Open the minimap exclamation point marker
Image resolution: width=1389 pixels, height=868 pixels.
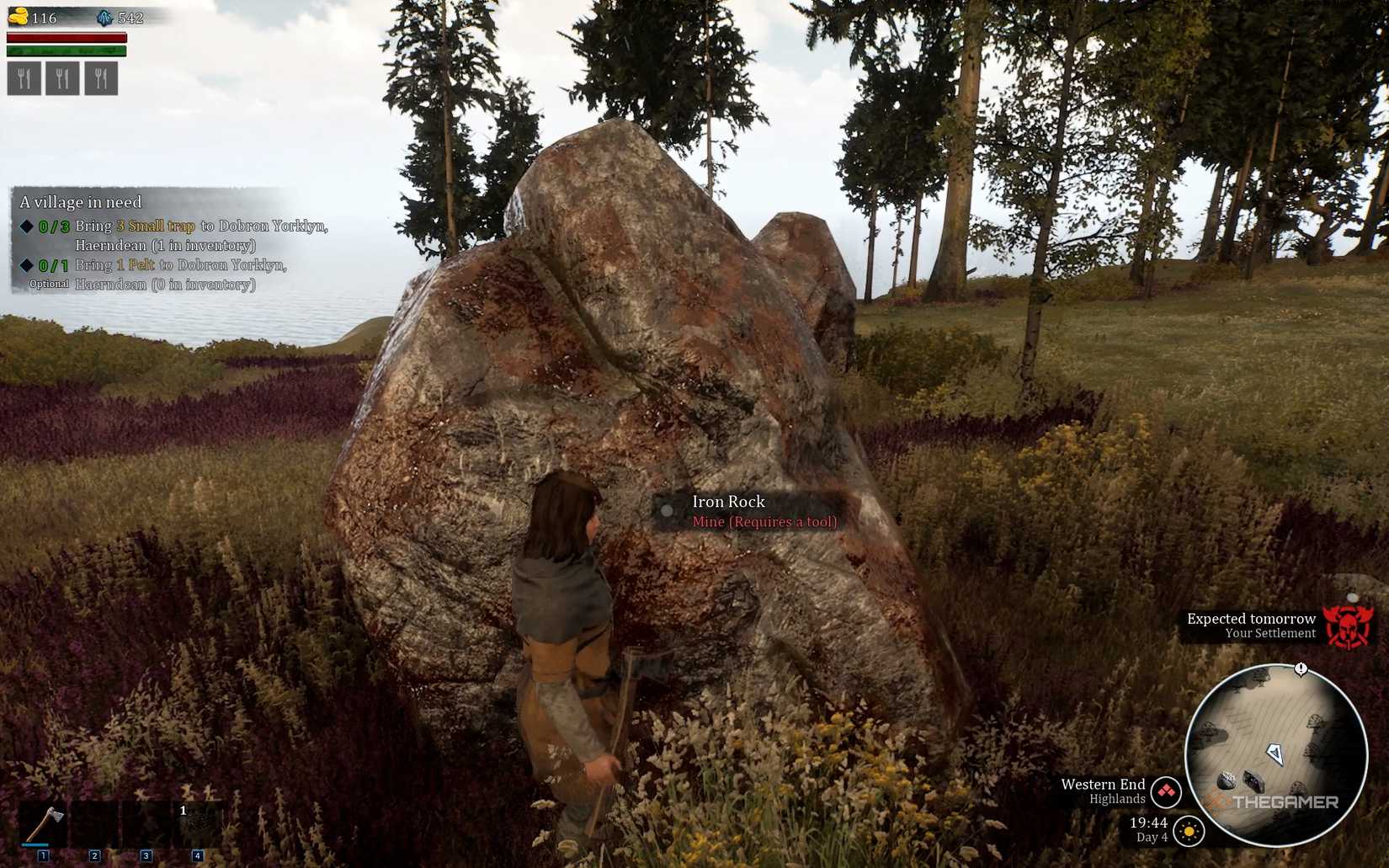1301,669
